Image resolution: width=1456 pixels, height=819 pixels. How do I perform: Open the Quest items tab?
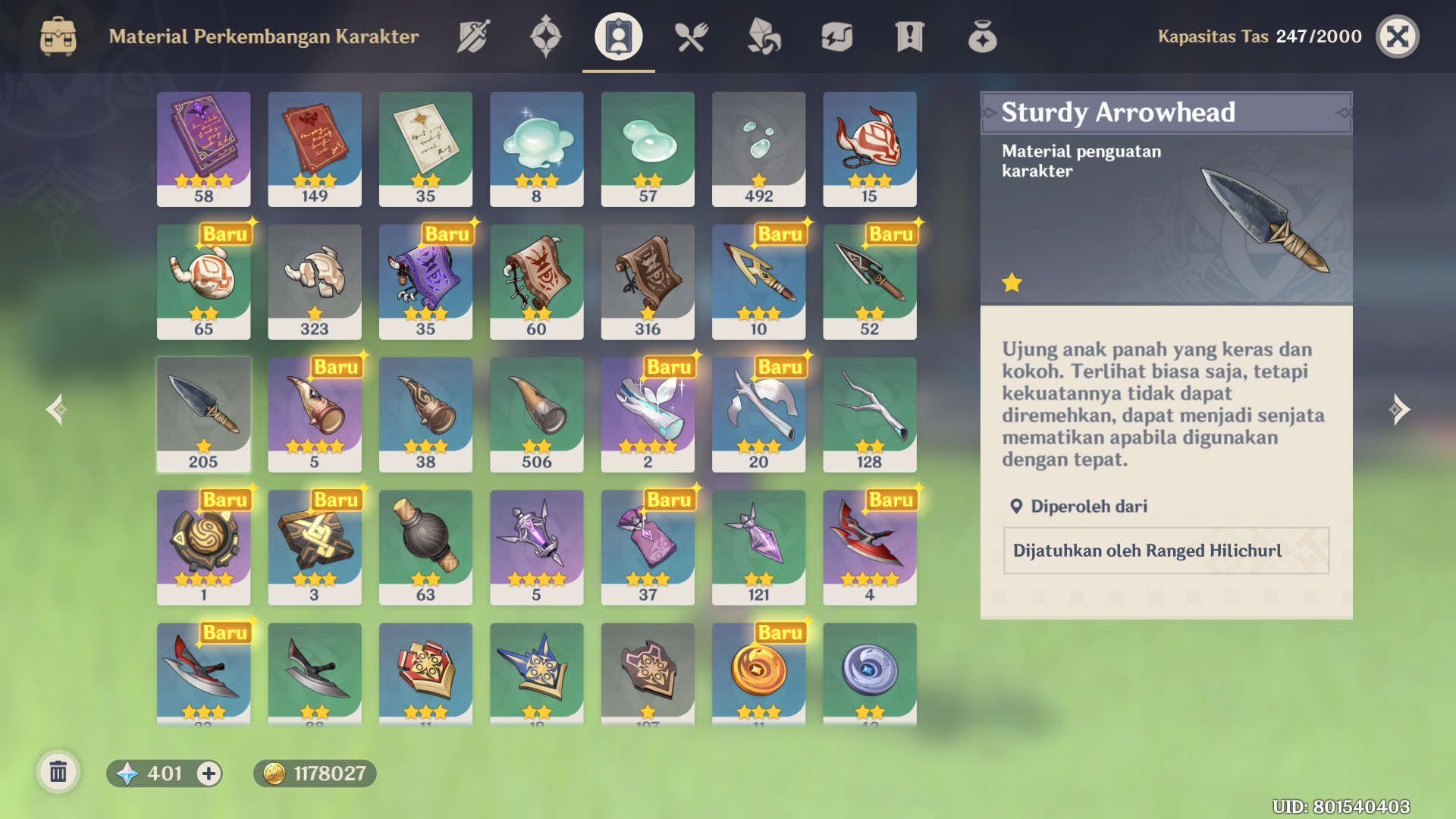[x=909, y=36]
